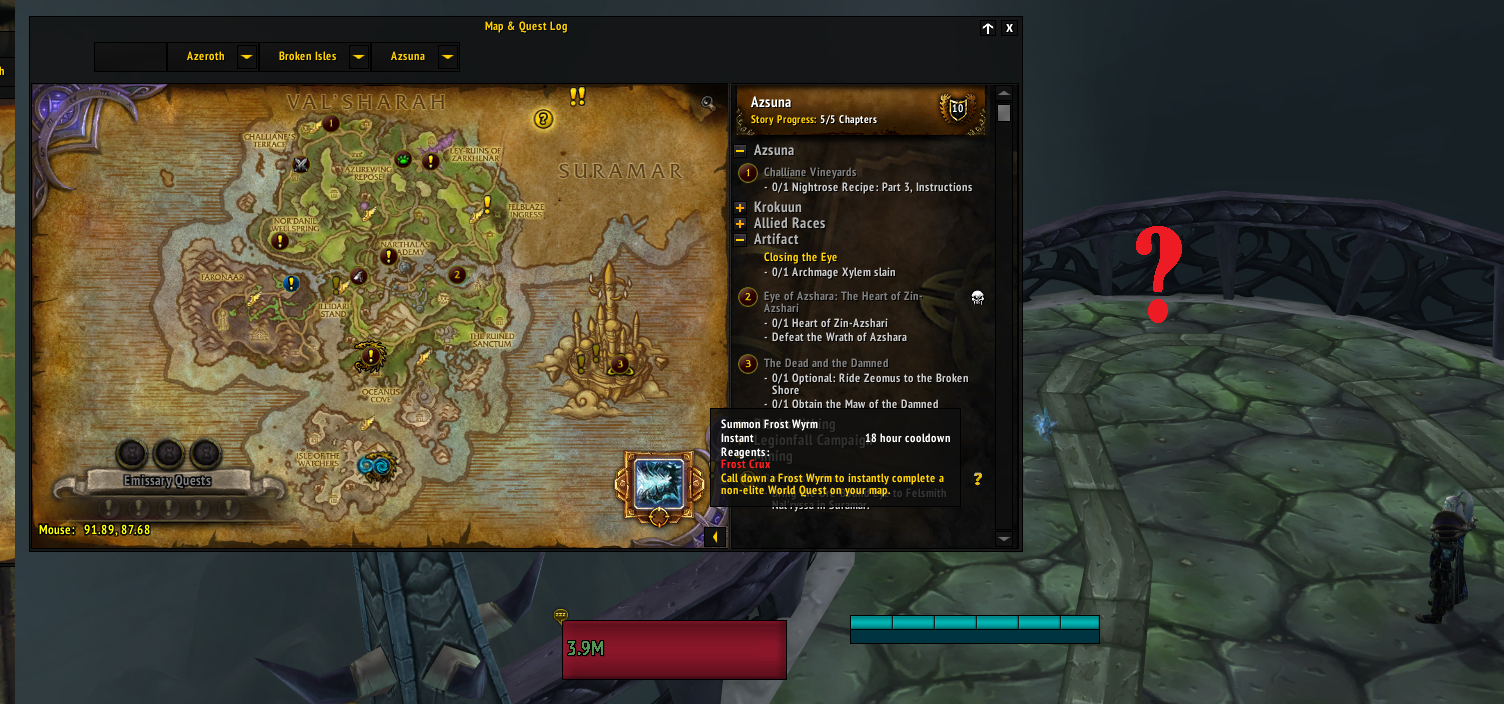
Task: Click quest marker 3 on the Dalaran city
Action: (620, 364)
